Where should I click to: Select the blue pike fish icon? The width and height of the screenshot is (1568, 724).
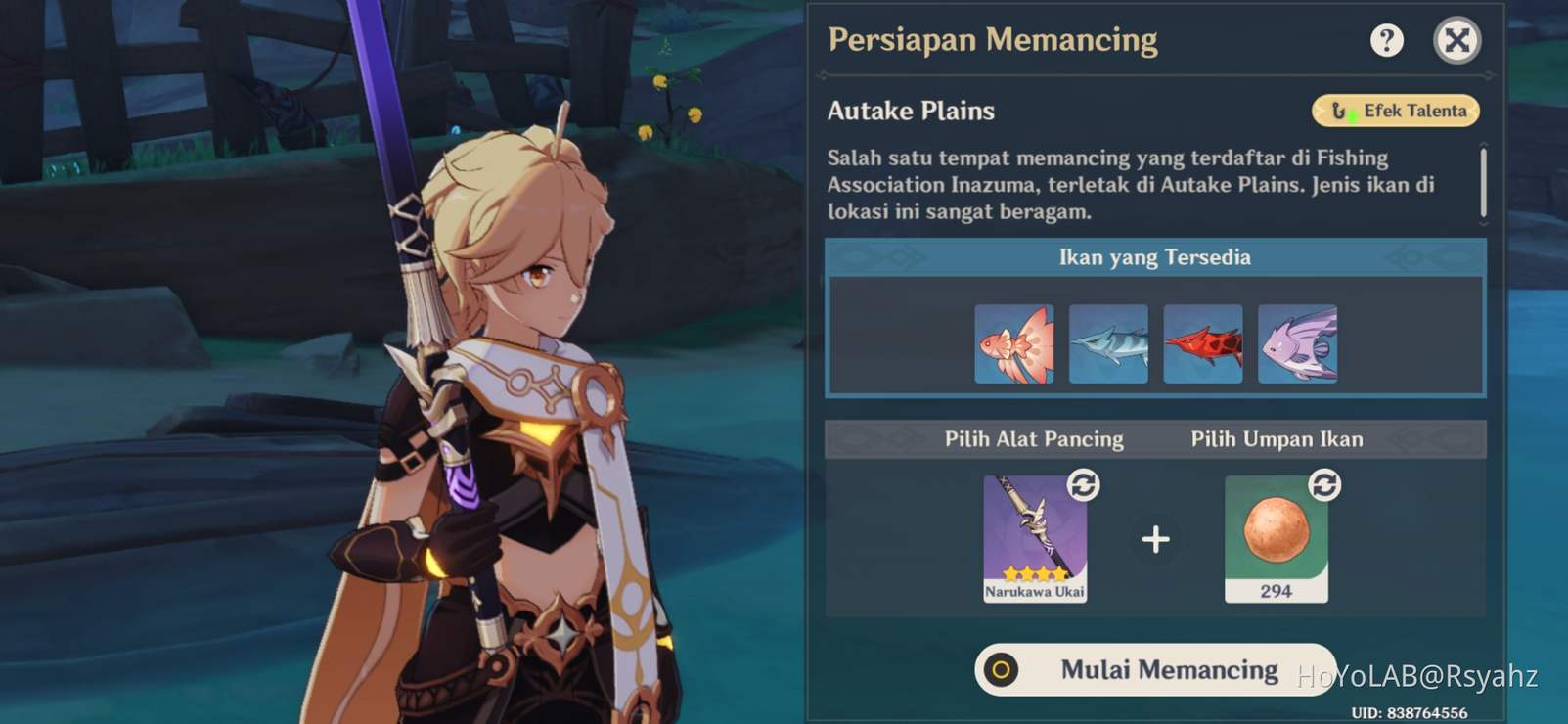(1109, 343)
